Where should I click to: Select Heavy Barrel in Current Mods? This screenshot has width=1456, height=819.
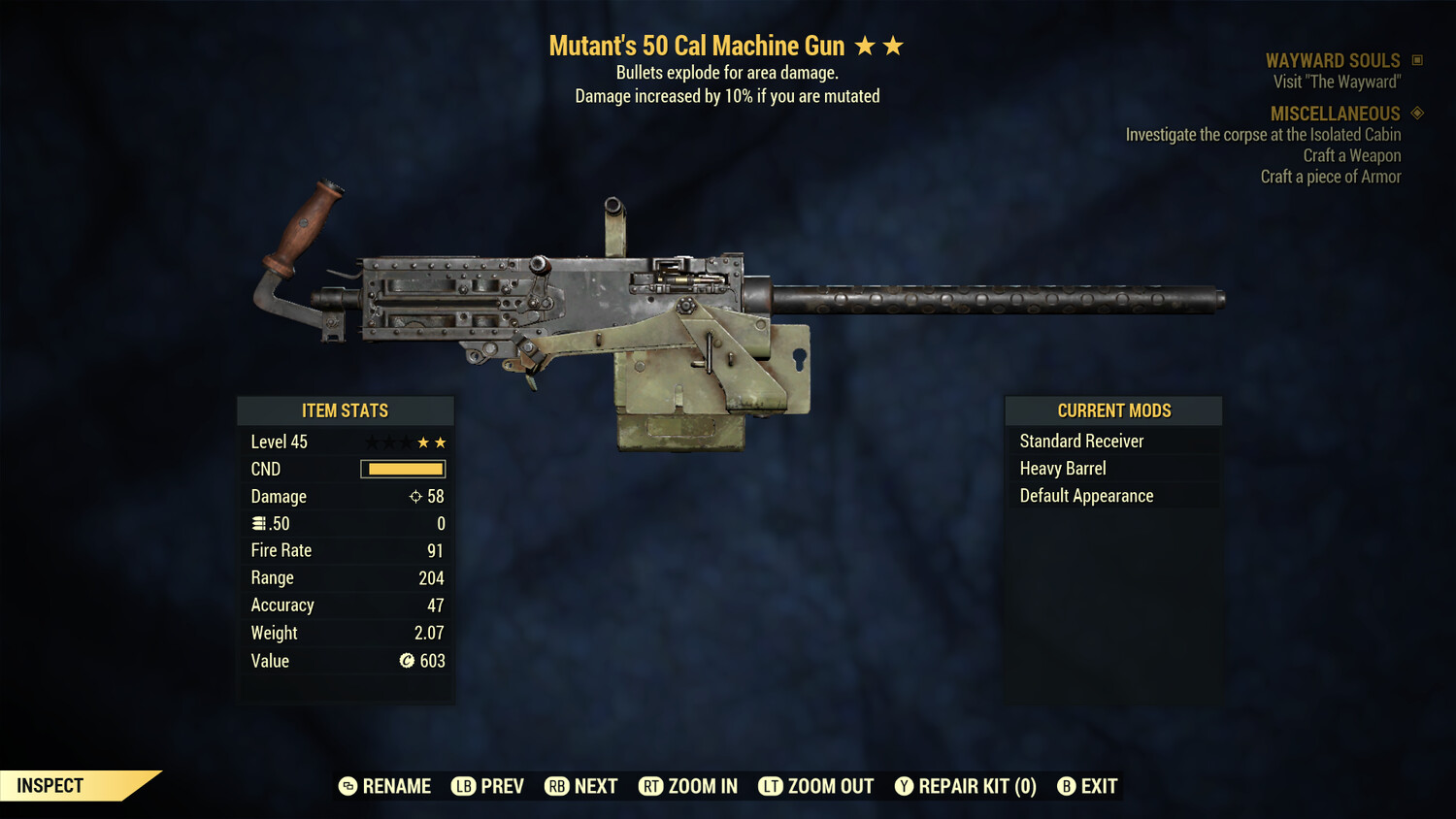pos(1062,468)
